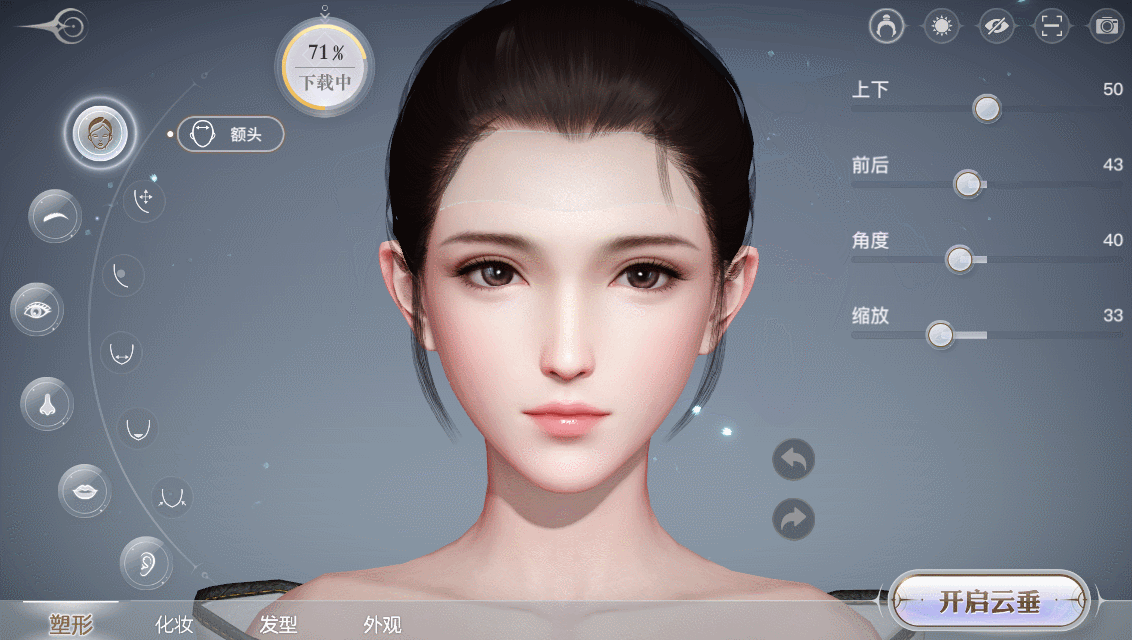This screenshot has width=1132, height=640.
Task: Toggle the hide interface eye icon
Action: tap(995, 26)
